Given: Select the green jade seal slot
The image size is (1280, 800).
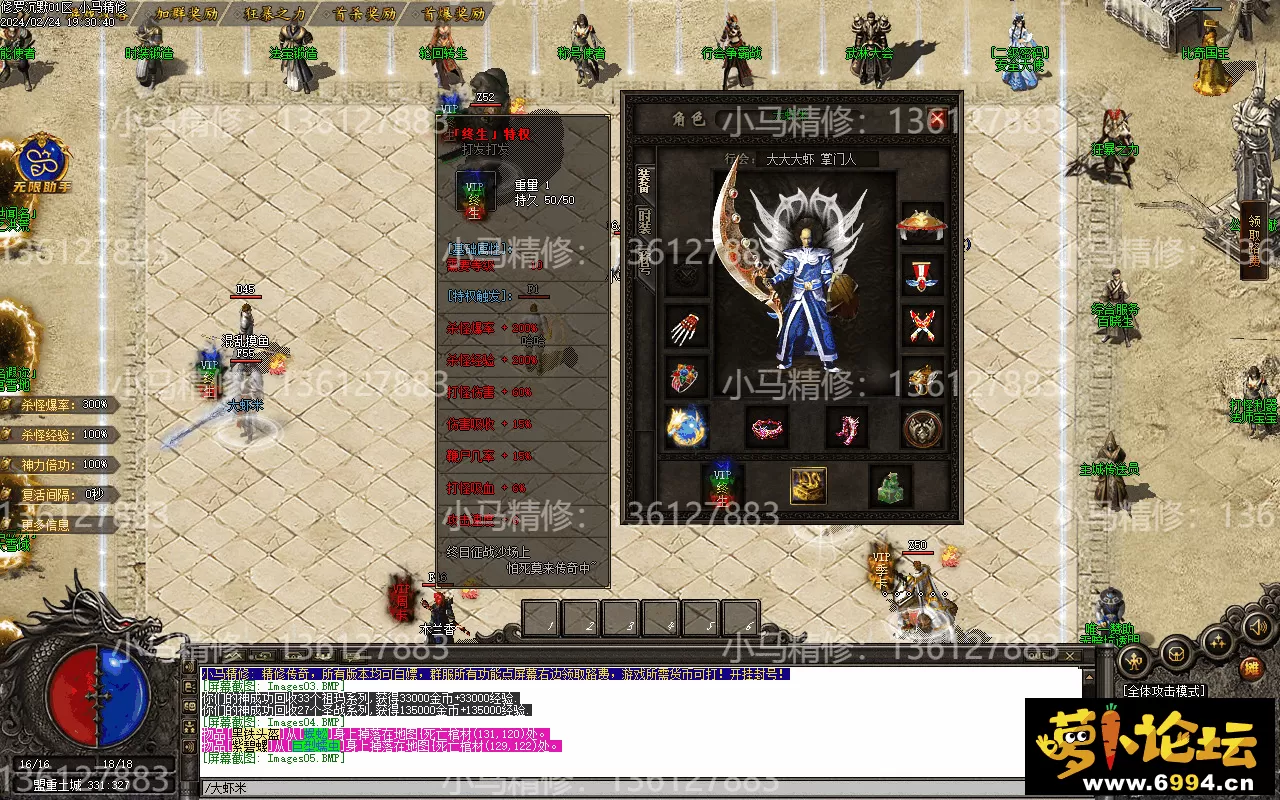Looking at the screenshot, I should pos(890,486).
